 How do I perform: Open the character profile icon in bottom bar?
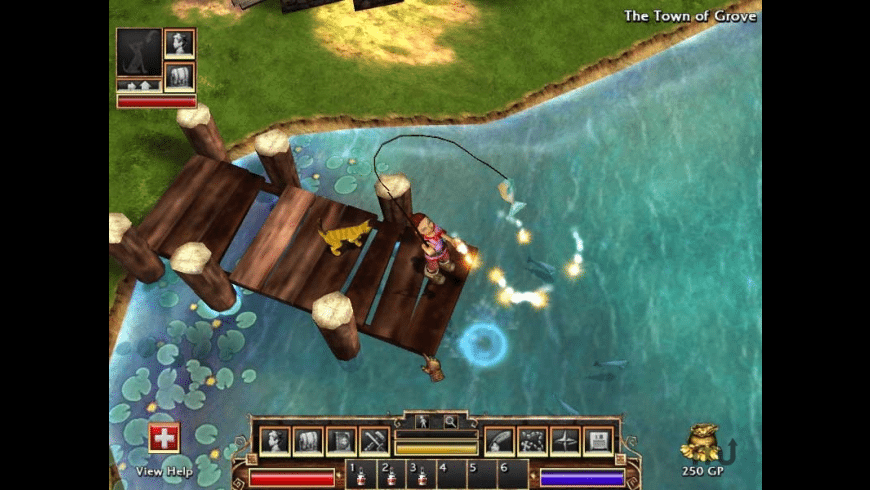pos(275,440)
